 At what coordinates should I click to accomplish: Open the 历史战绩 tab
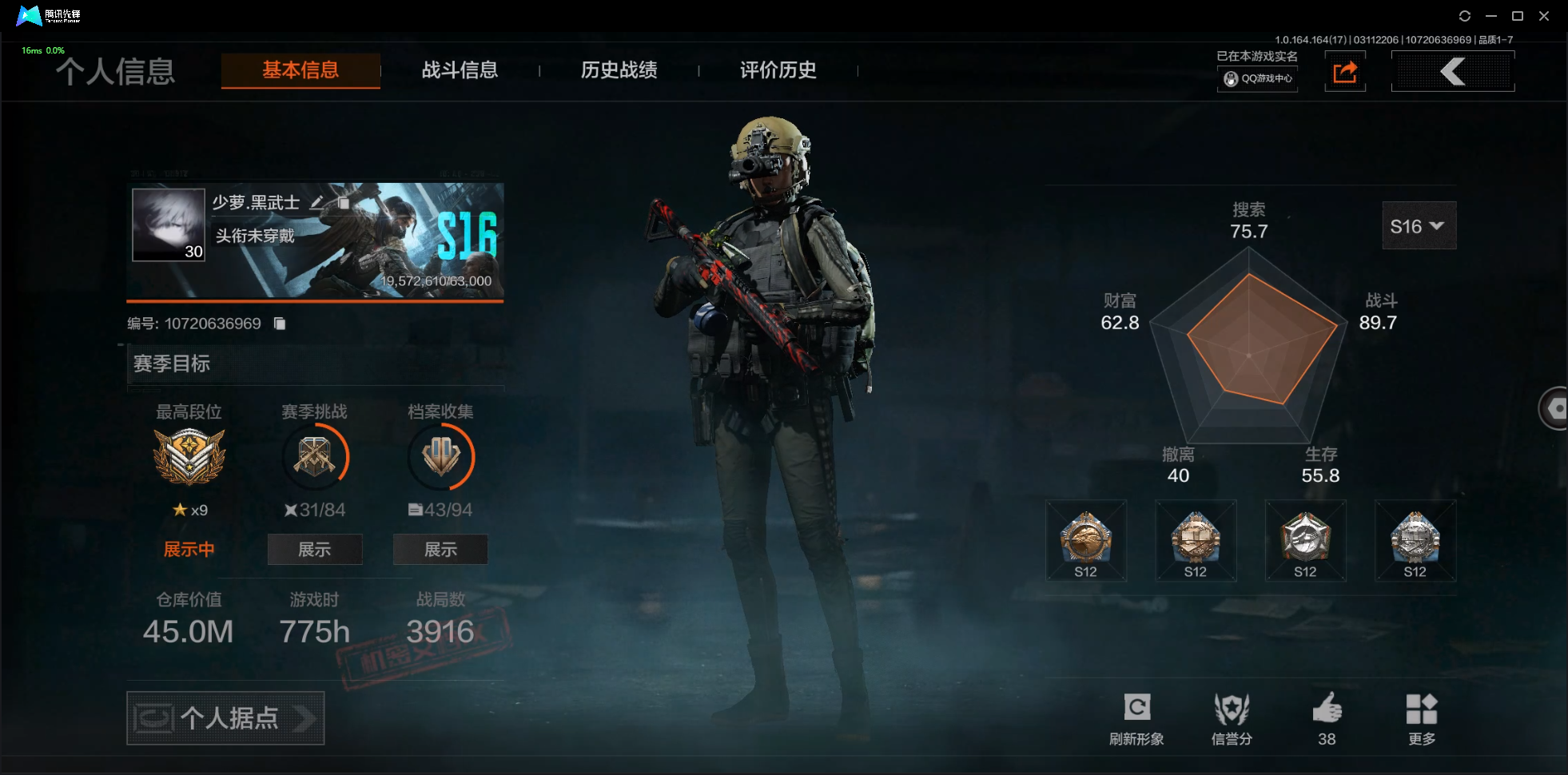coord(619,70)
